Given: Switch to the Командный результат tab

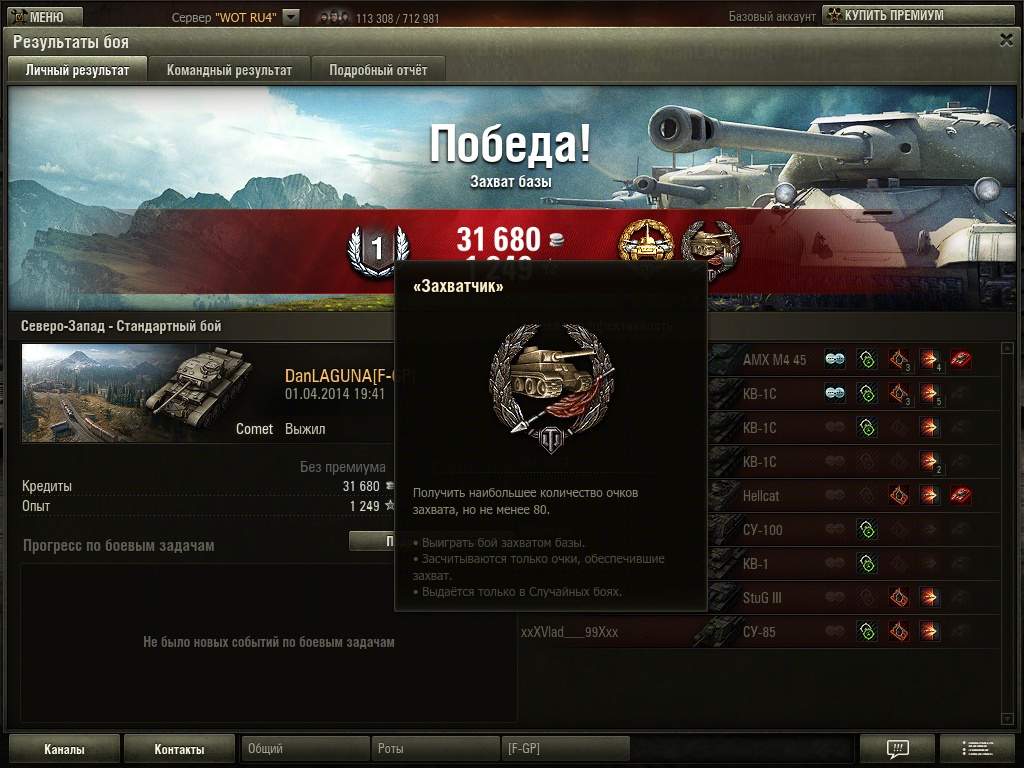Looking at the screenshot, I should point(229,70).
